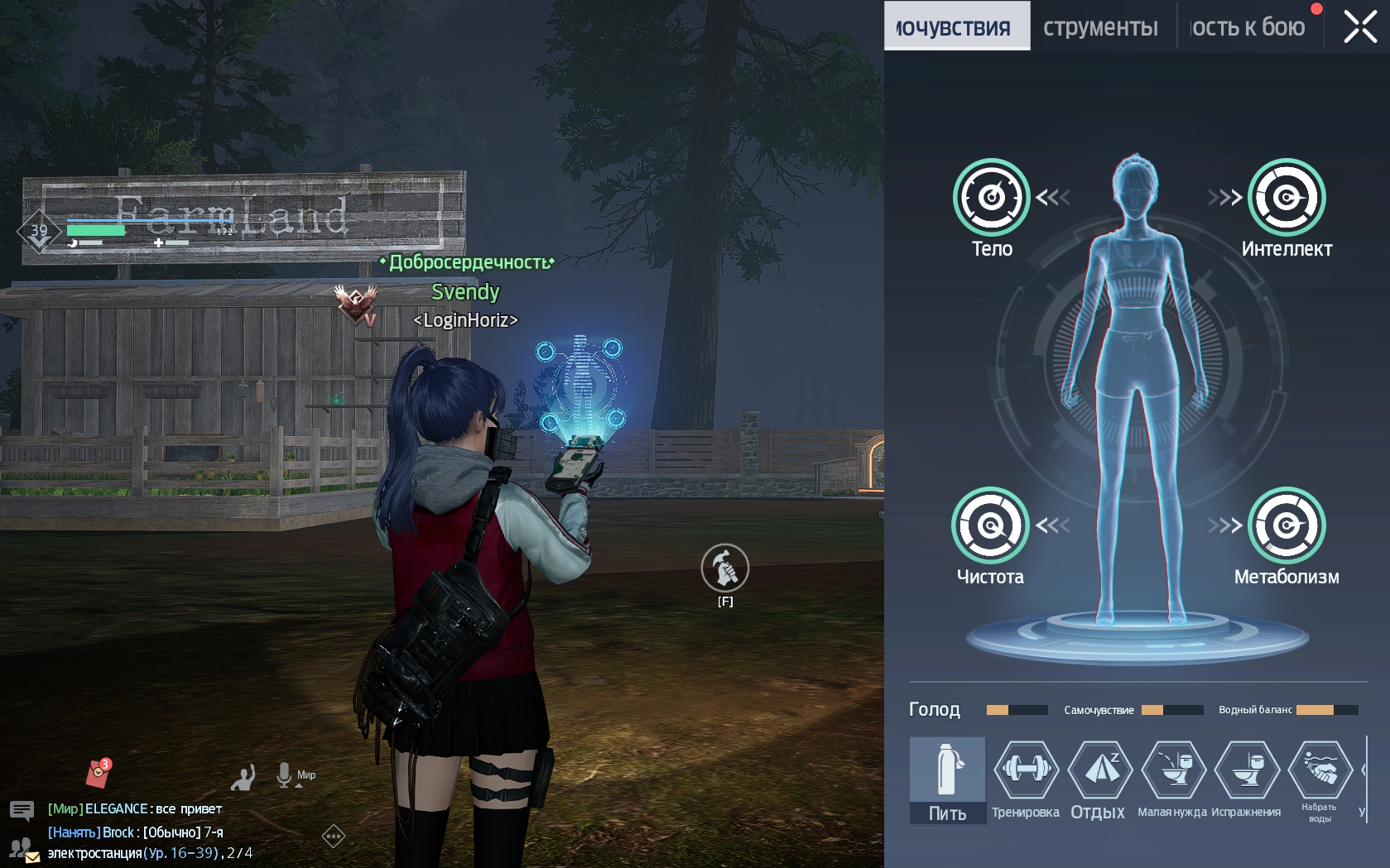Choose the Пить drink action
This screenshot has width=1390, height=868.
click(947, 779)
